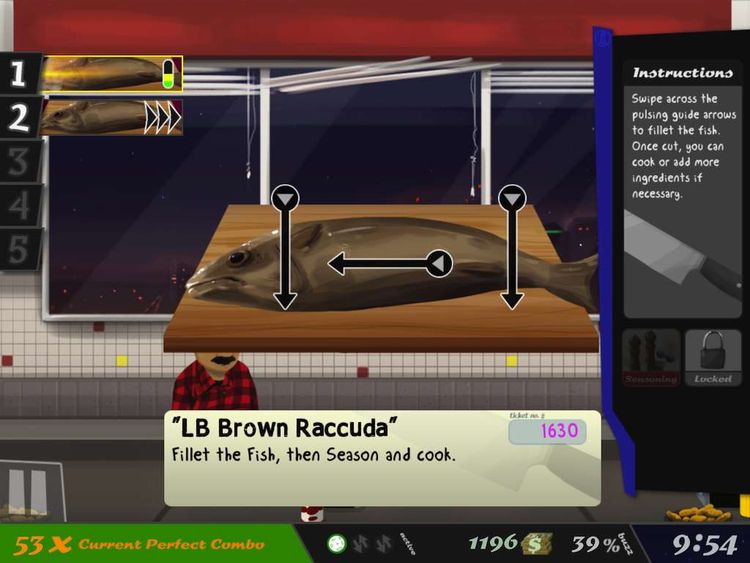Image resolution: width=750 pixels, height=563 pixels.
Task: Click the Locked padlock ingredient button
Action: pyautogui.click(x=713, y=357)
